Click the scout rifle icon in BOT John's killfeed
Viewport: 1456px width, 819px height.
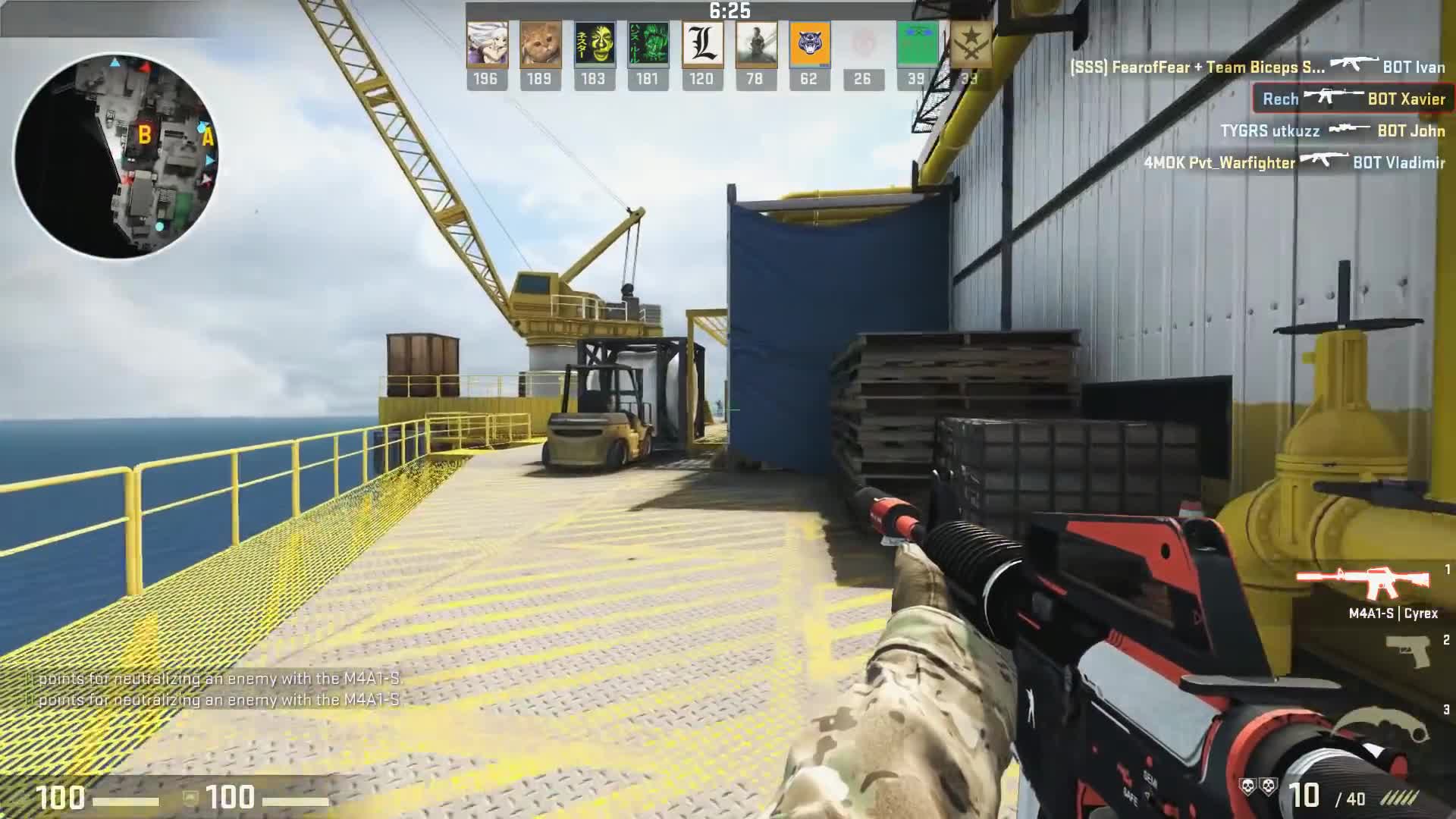(1350, 130)
